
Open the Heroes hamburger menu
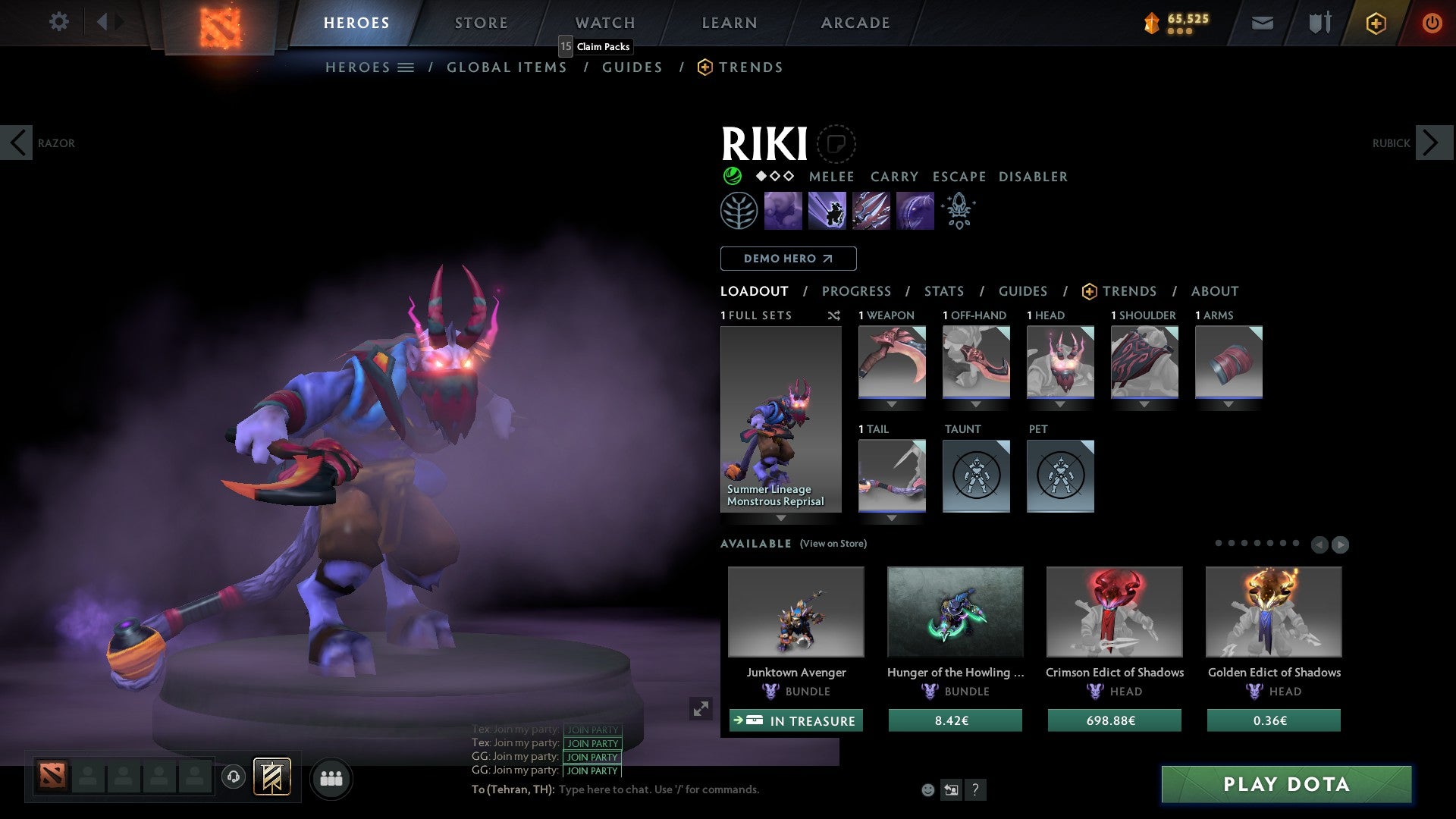coord(406,67)
